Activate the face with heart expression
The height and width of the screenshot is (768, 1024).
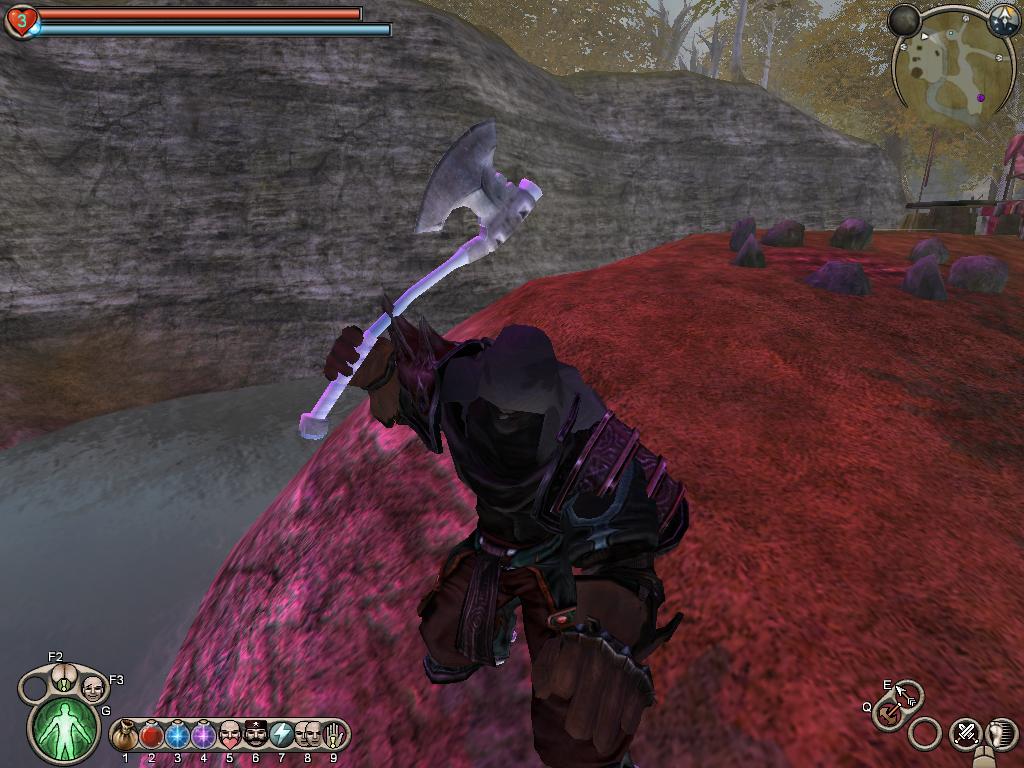pyautogui.click(x=229, y=735)
